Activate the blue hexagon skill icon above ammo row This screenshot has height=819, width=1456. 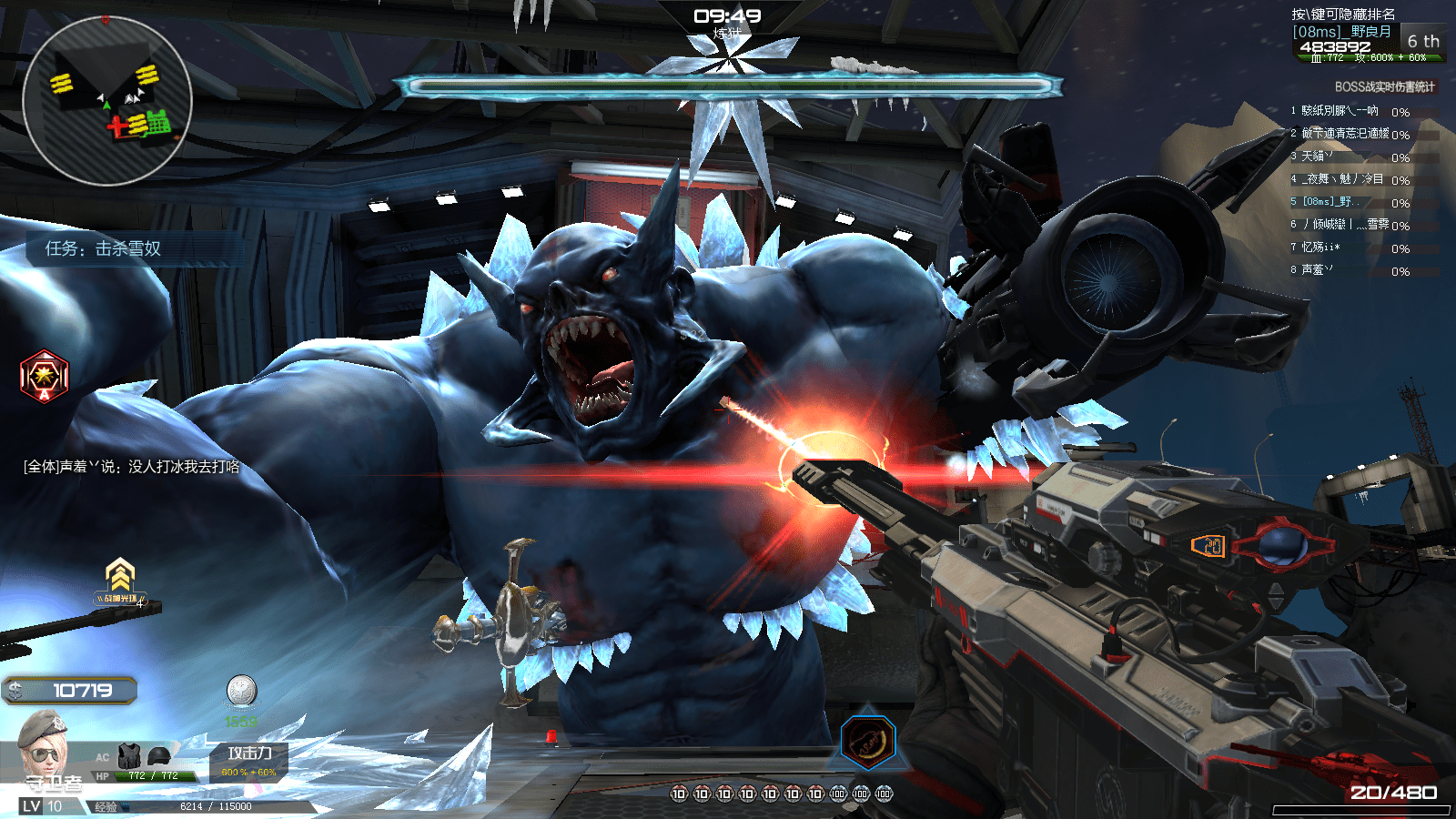(868, 741)
